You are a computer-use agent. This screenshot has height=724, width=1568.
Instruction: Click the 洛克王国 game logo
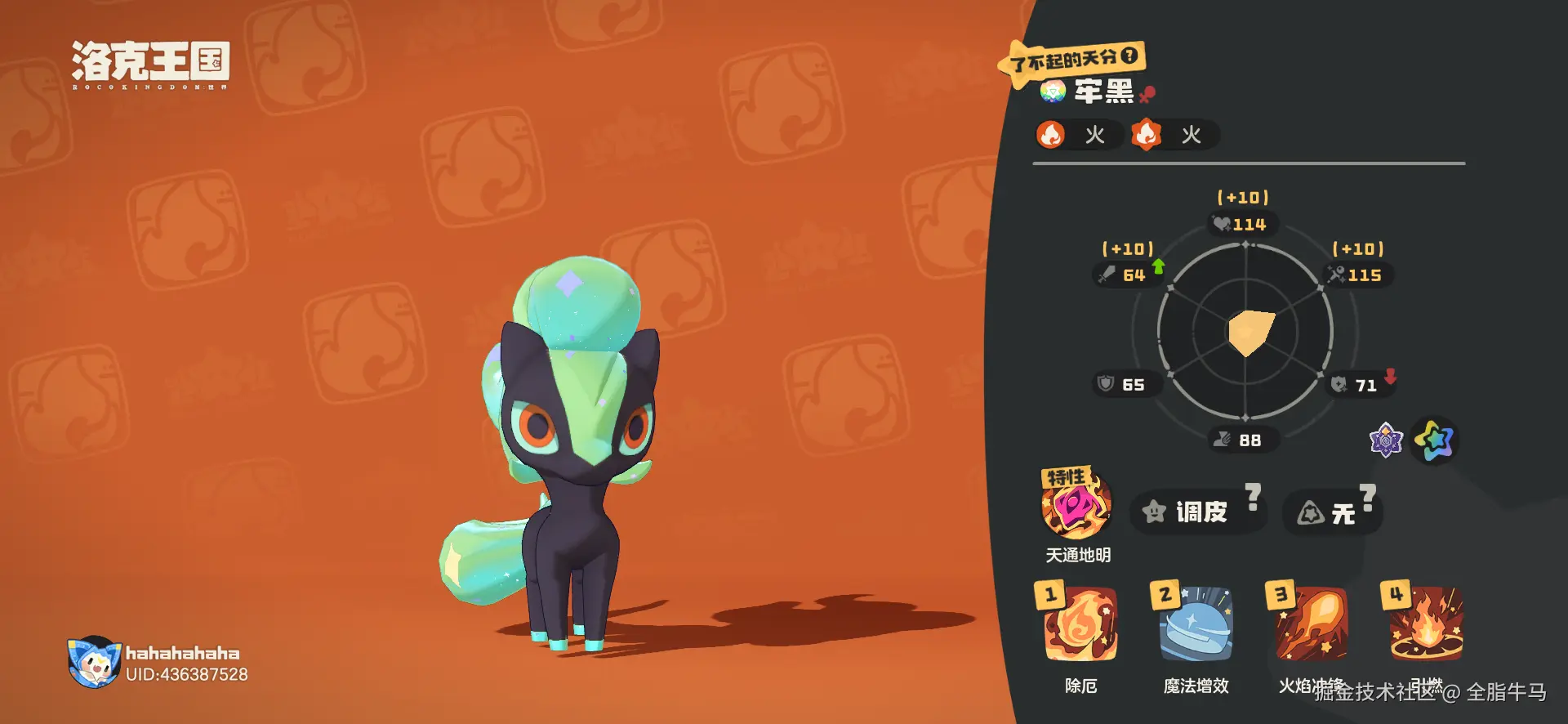click(x=150, y=64)
